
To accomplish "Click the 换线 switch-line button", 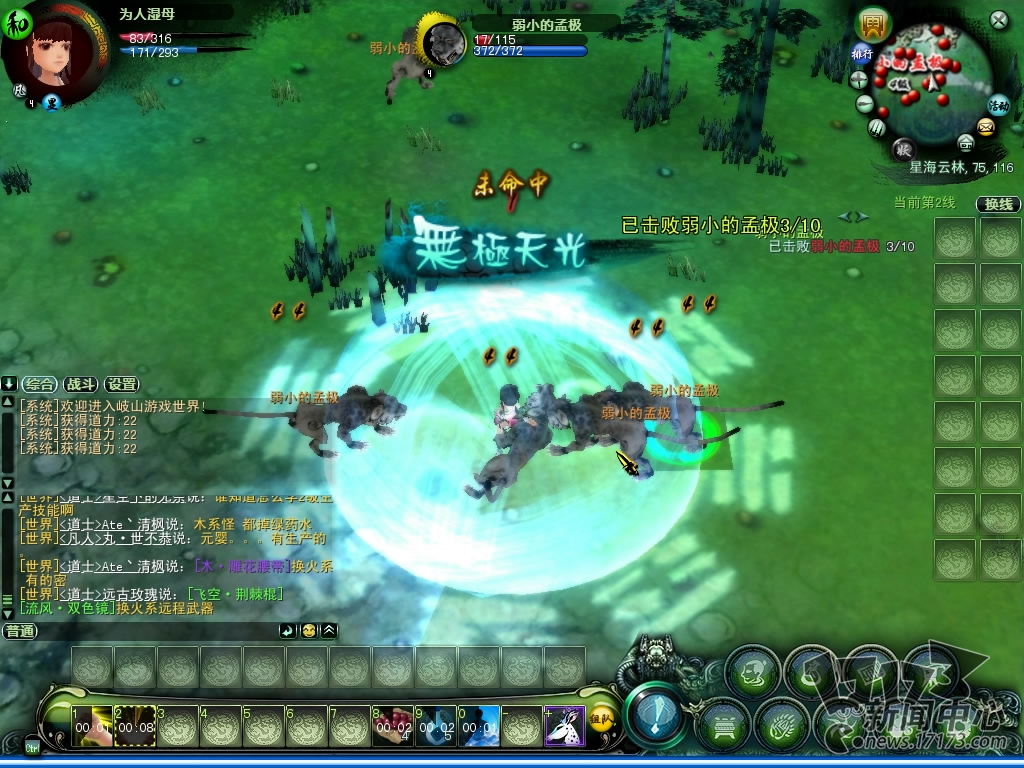I will 998,204.
